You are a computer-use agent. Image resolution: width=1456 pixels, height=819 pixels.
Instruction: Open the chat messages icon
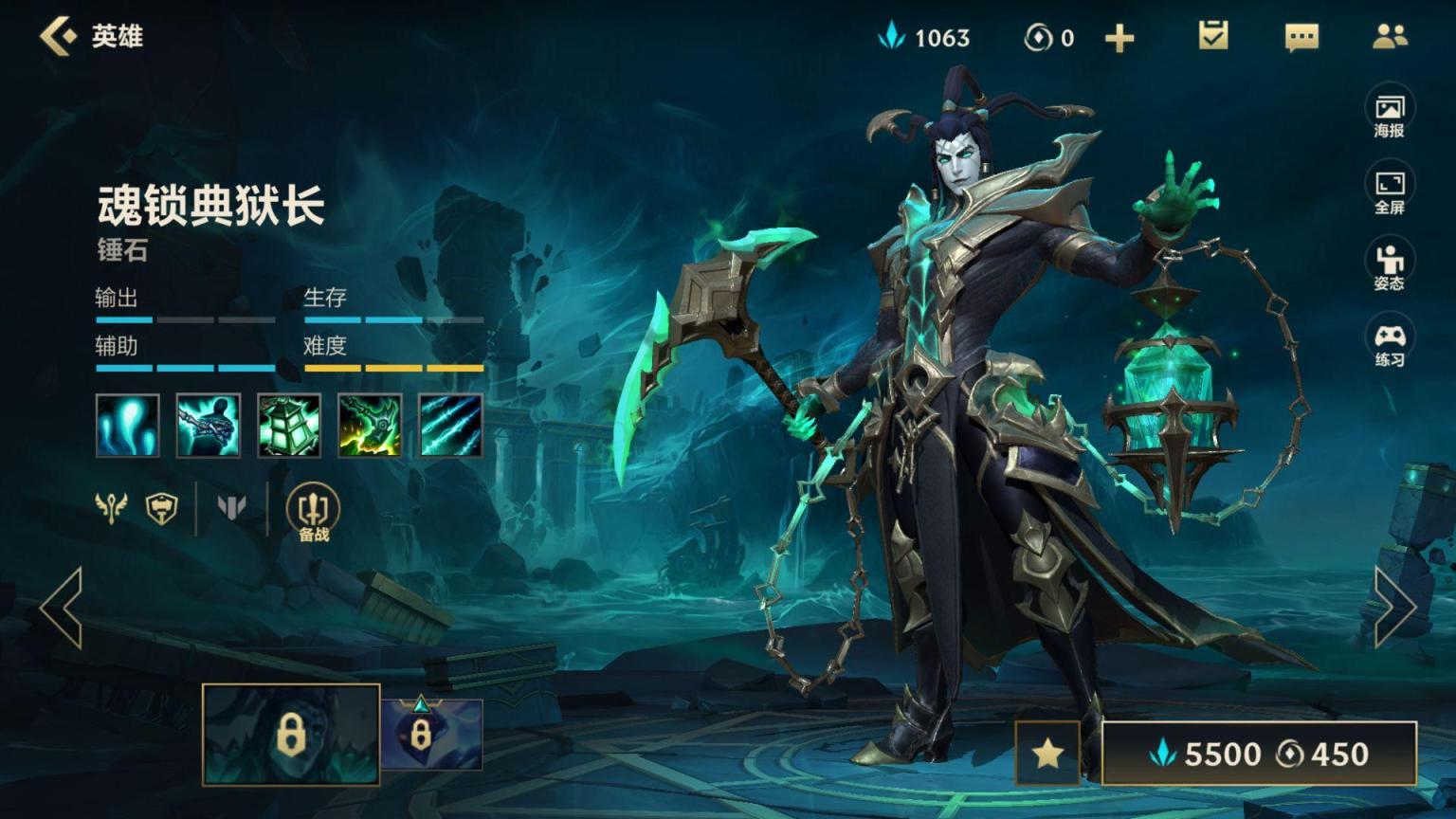(x=1301, y=37)
